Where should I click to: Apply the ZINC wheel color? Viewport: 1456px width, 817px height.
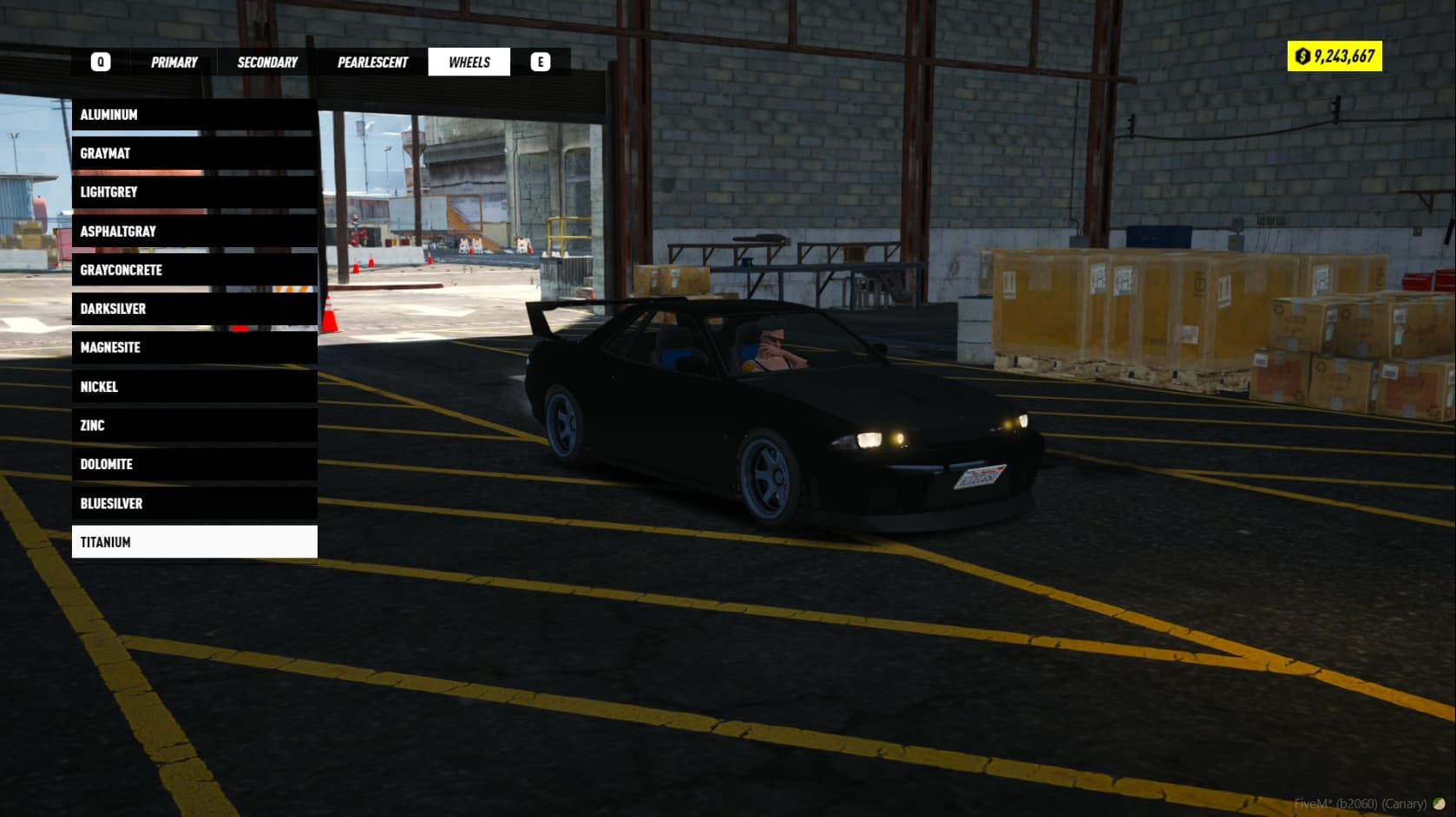click(194, 425)
